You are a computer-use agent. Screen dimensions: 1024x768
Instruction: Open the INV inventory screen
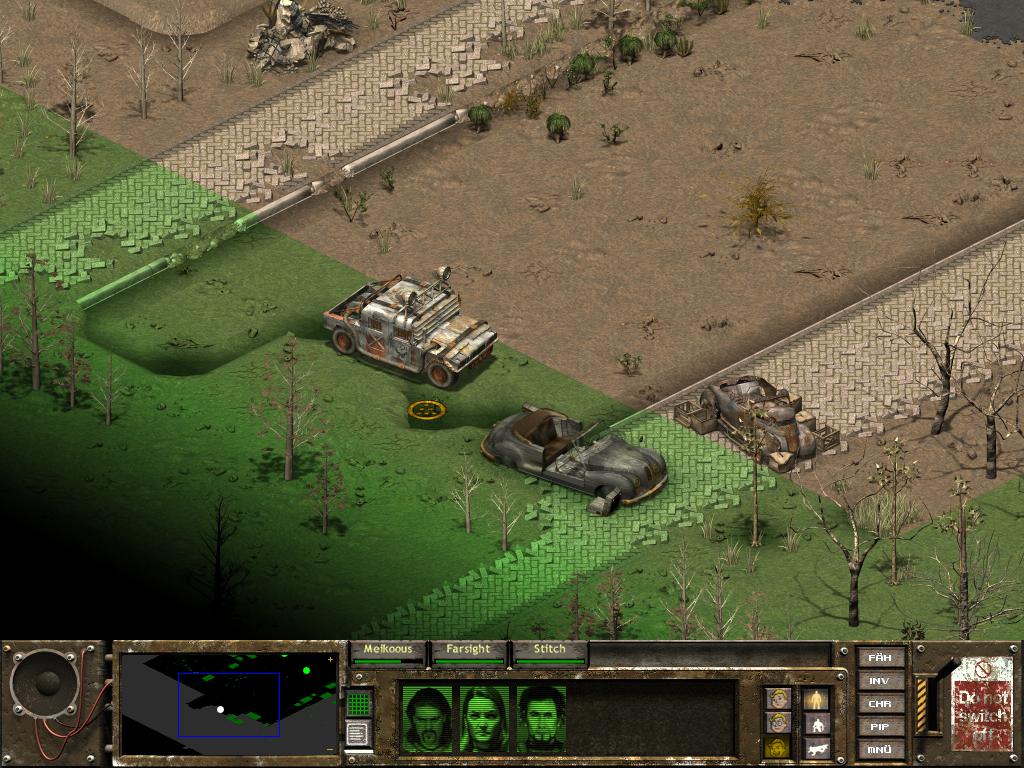tap(880, 681)
